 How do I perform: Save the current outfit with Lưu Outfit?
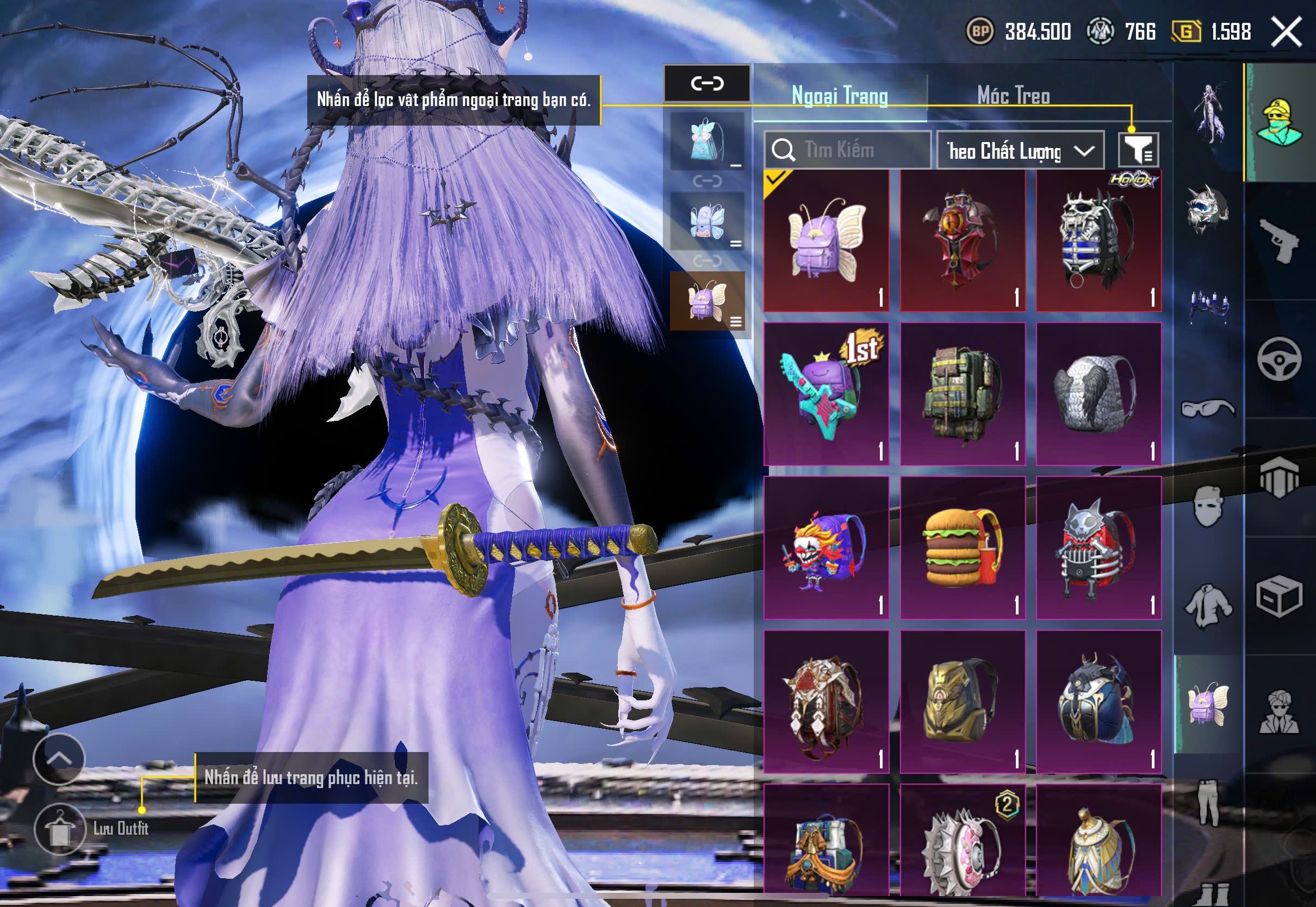(x=61, y=829)
